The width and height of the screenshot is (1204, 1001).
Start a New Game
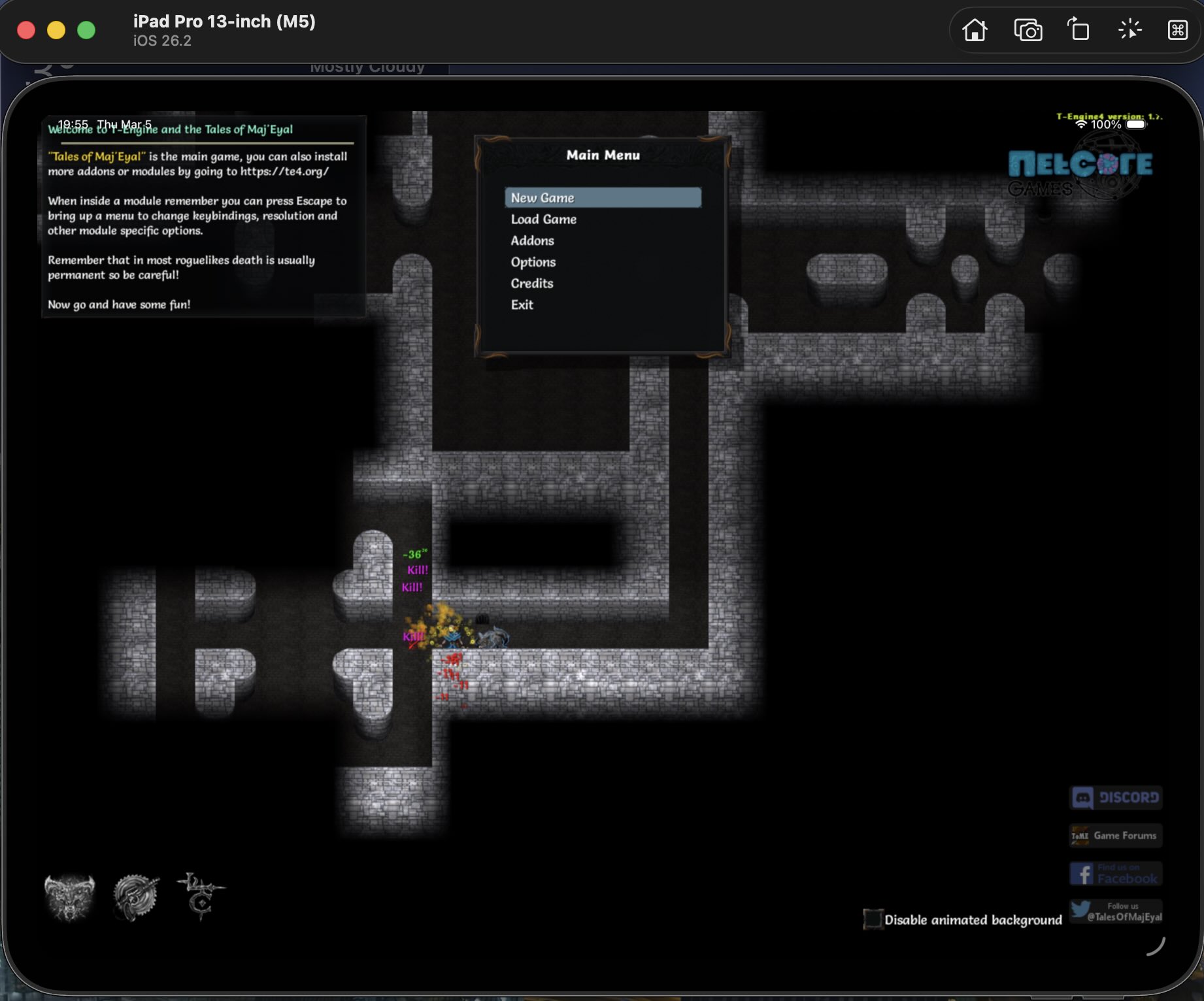[x=542, y=197]
